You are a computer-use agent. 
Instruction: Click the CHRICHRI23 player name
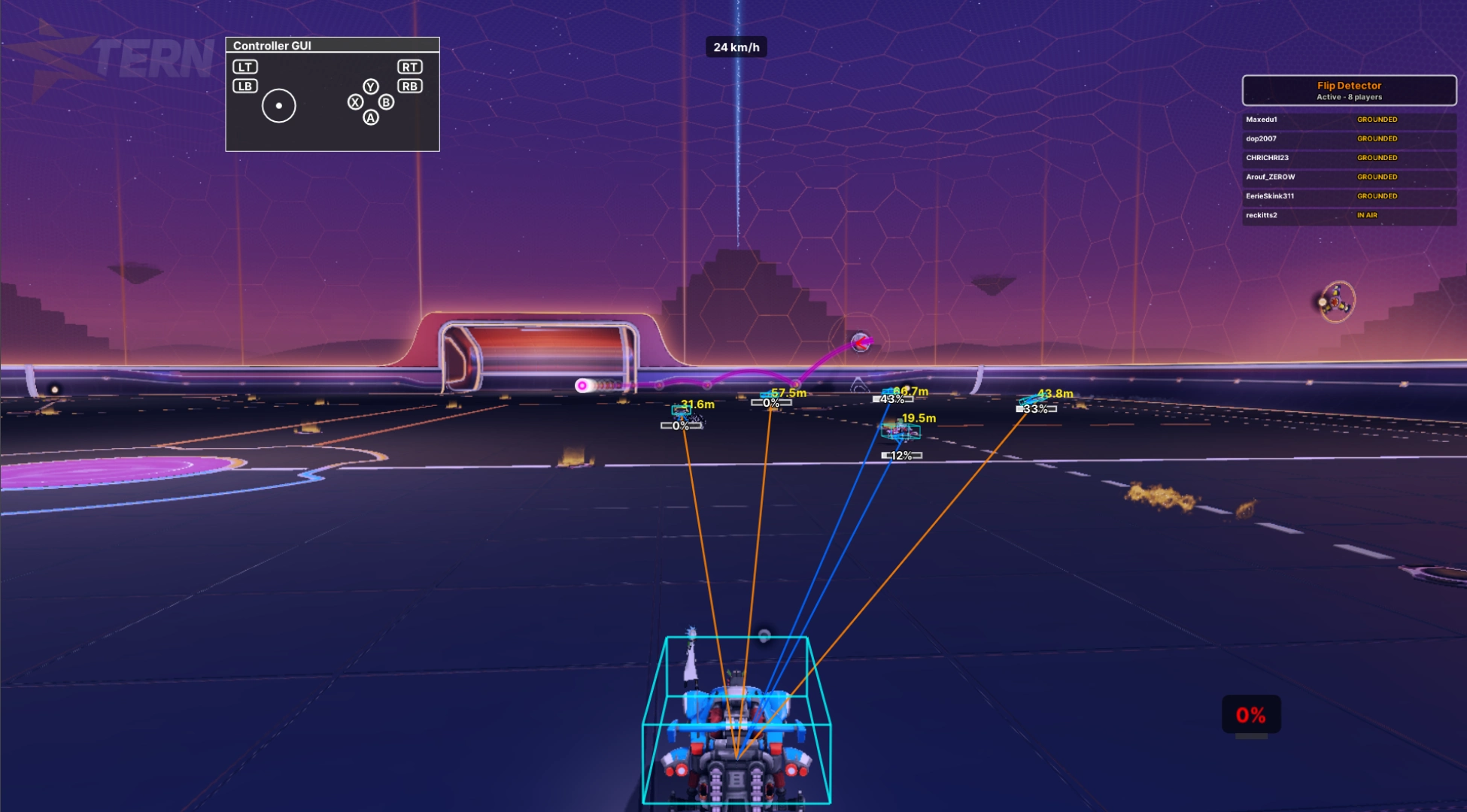click(x=1267, y=158)
